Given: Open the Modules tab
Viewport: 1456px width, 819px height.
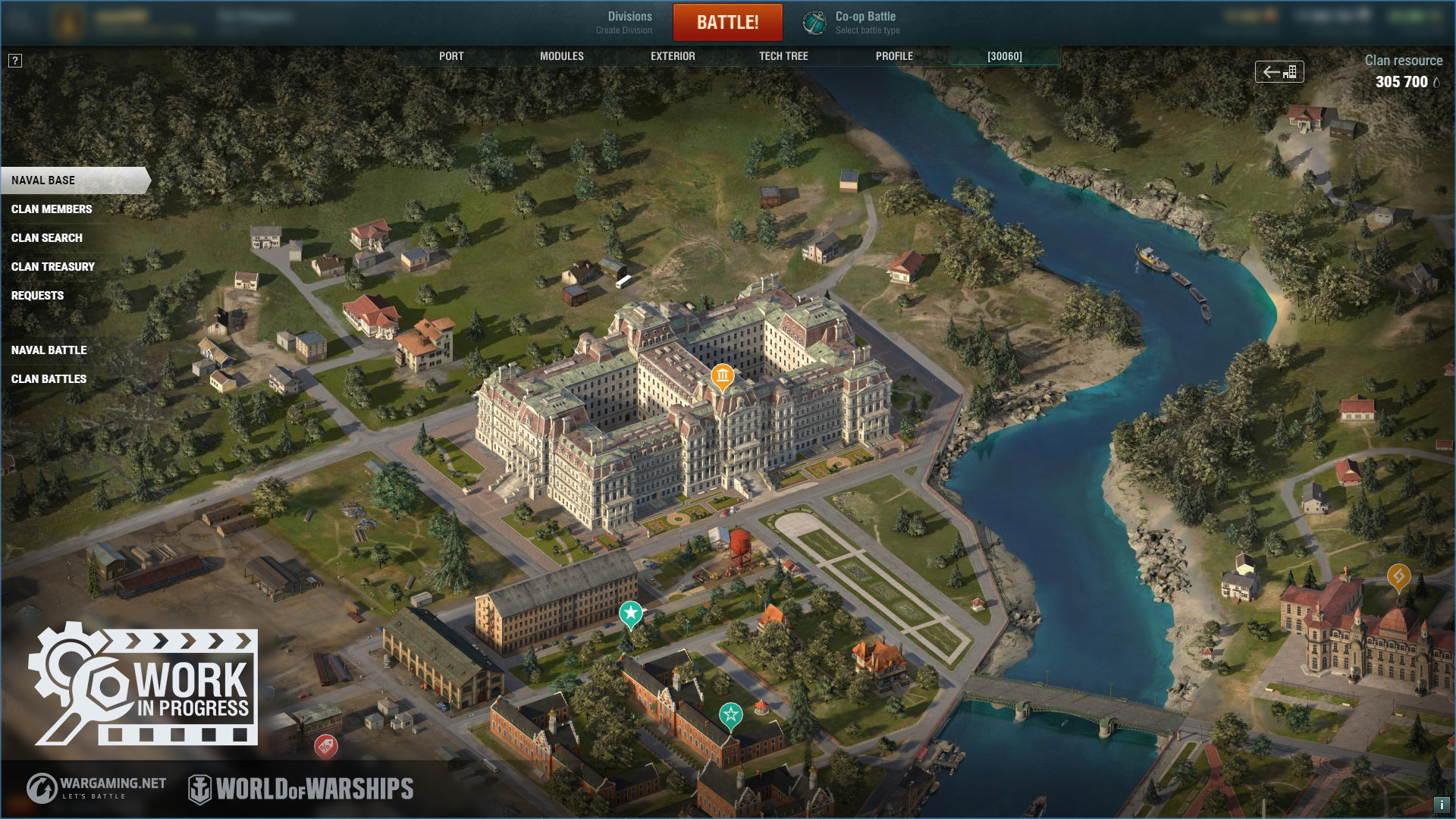Looking at the screenshot, I should coord(562,56).
